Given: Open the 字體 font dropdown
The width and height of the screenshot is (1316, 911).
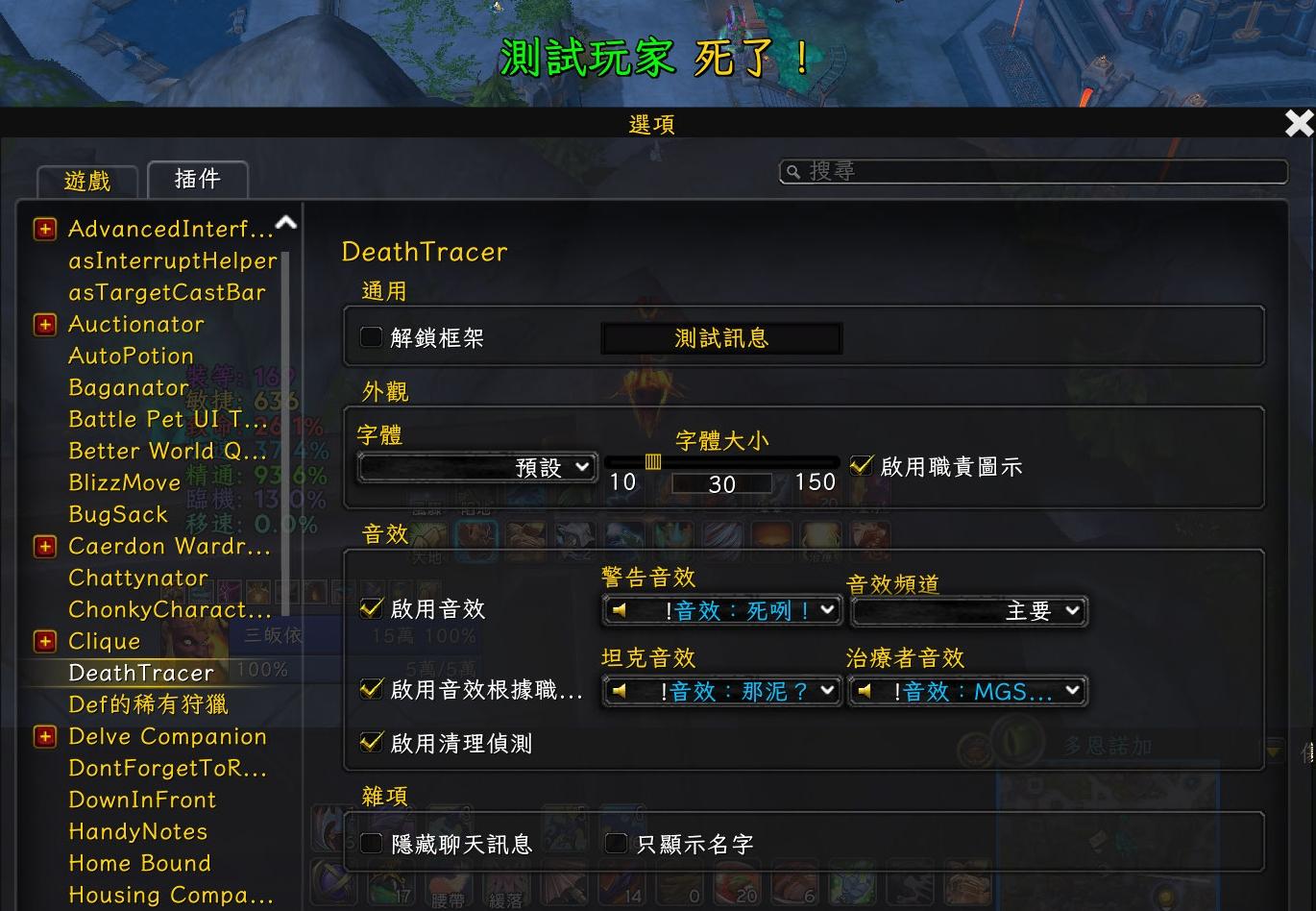Looking at the screenshot, I should click(x=477, y=468).
